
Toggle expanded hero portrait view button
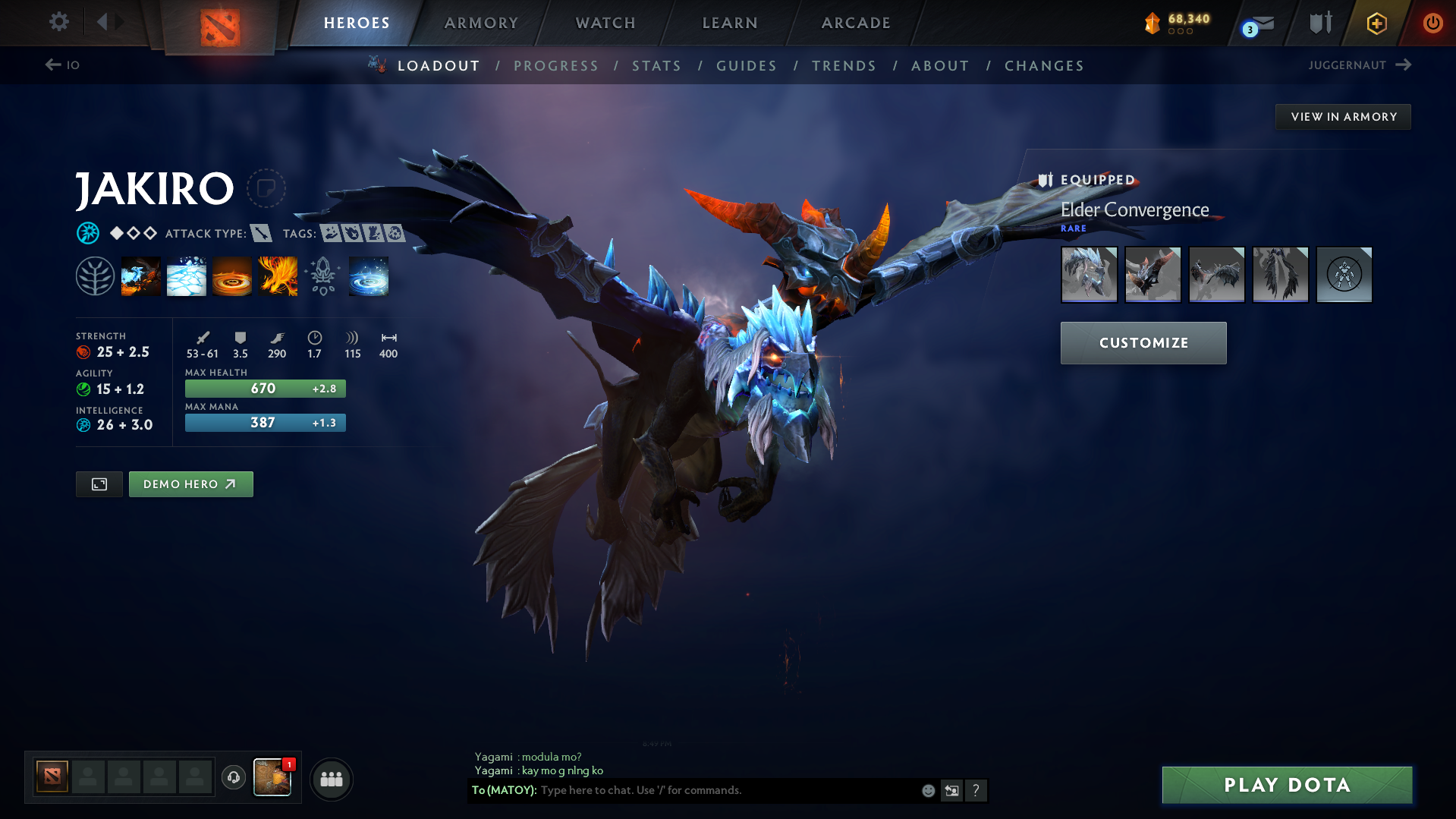(99, 484)
